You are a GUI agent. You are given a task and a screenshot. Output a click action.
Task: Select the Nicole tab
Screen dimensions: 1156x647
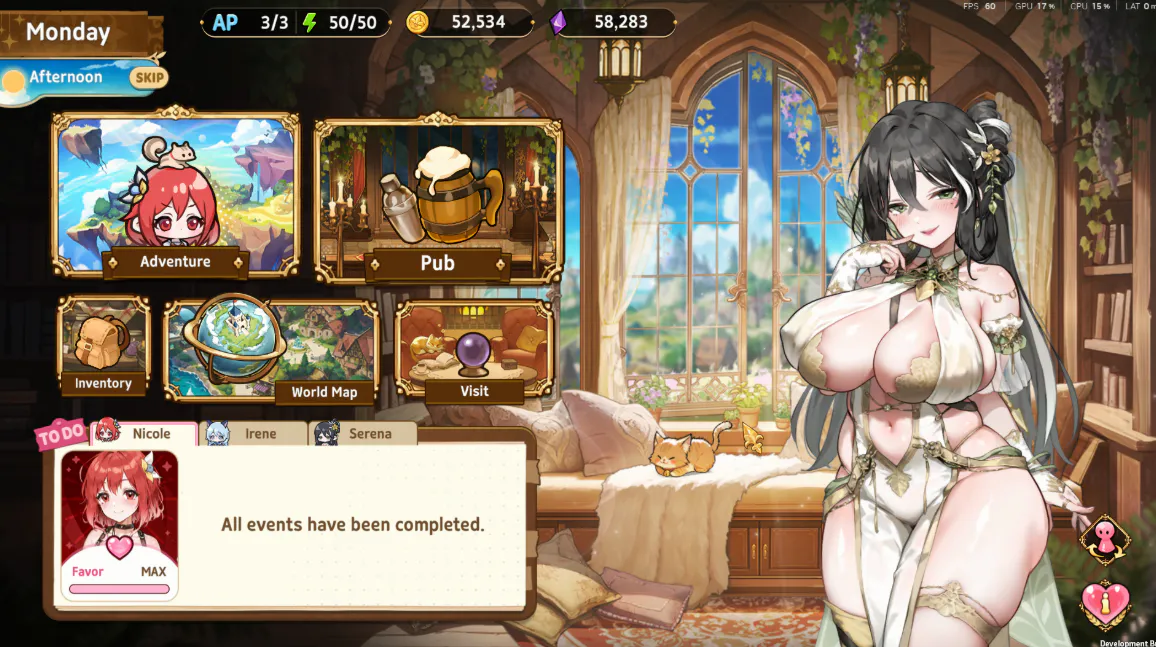[145, 434]
